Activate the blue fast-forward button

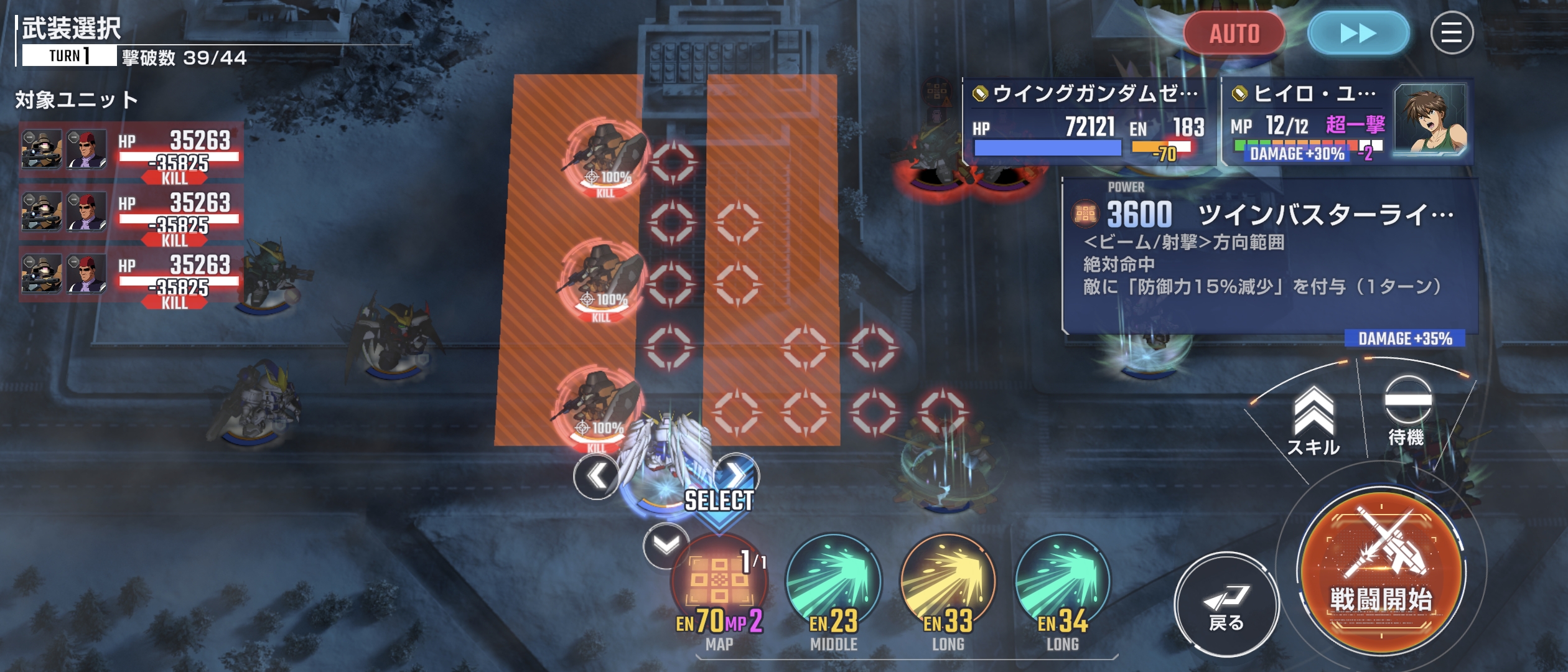(1358, 33)
